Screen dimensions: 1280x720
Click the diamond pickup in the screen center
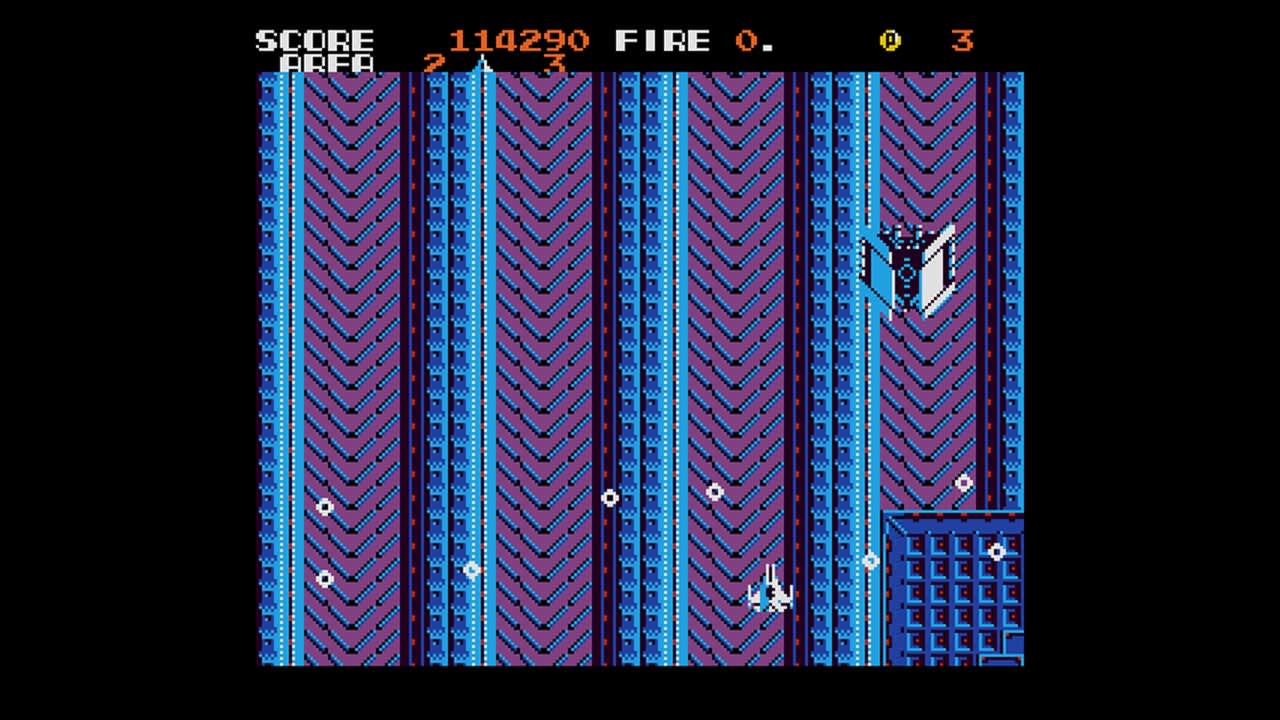(611, 499)
